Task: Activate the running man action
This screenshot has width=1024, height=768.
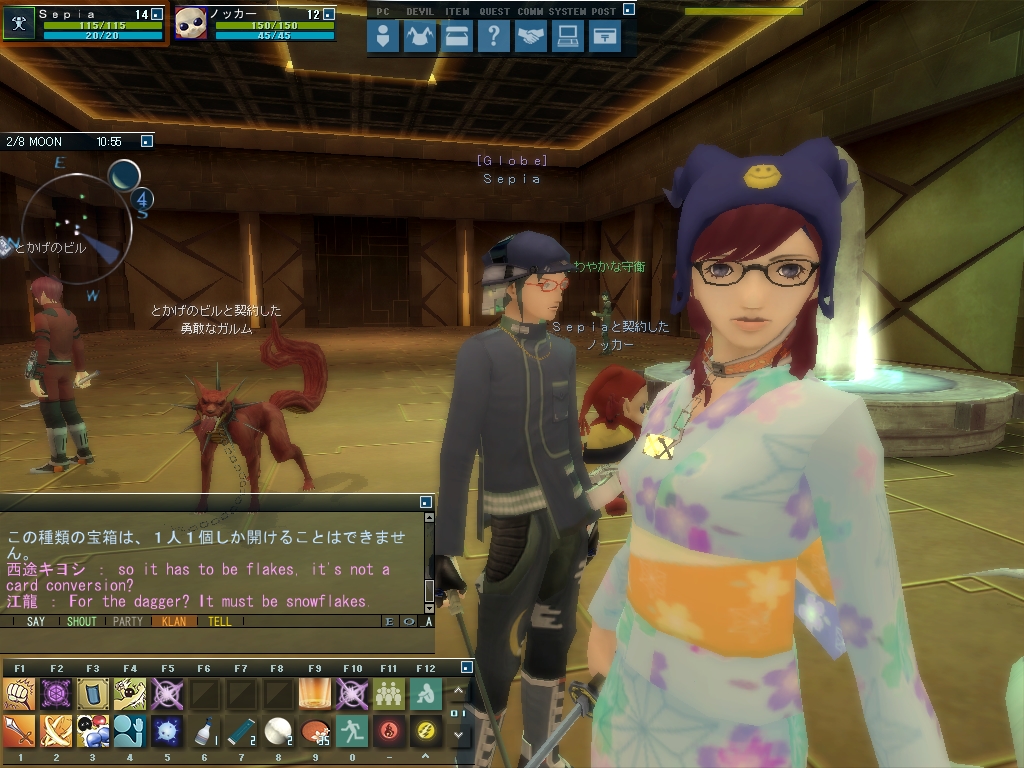Action: [x=352, y=731]
